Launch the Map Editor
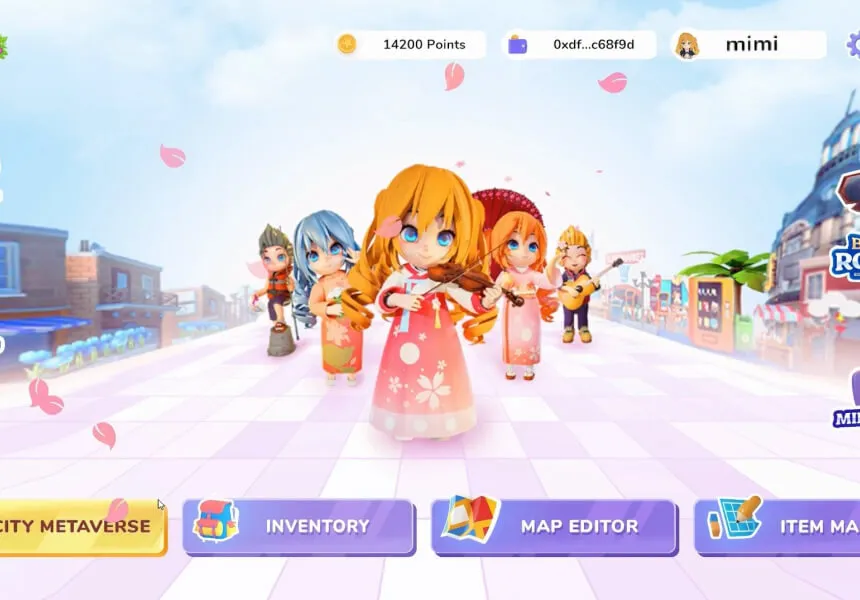The image size is (860, 600). 554,526
